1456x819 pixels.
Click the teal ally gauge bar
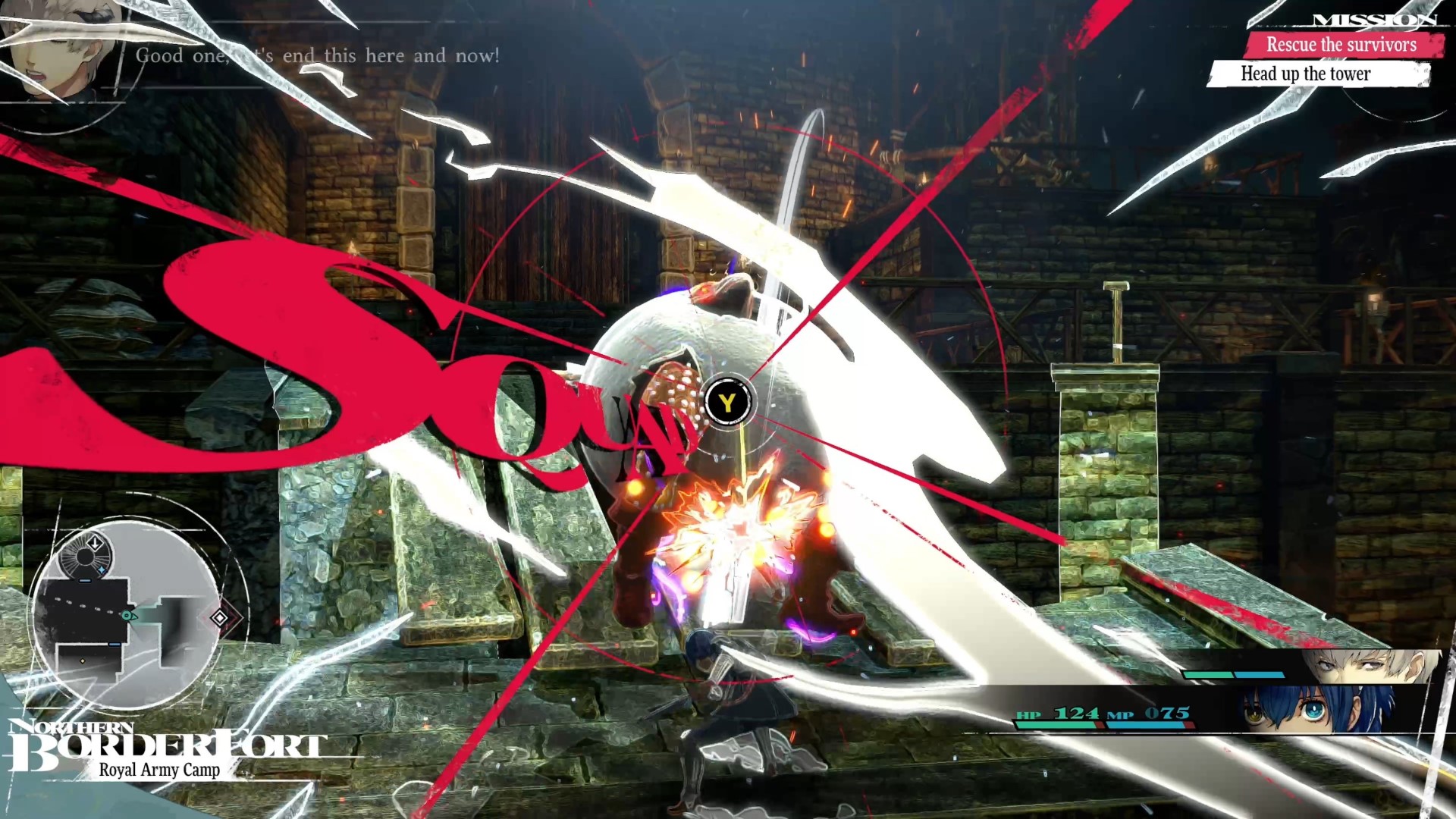1208,675
